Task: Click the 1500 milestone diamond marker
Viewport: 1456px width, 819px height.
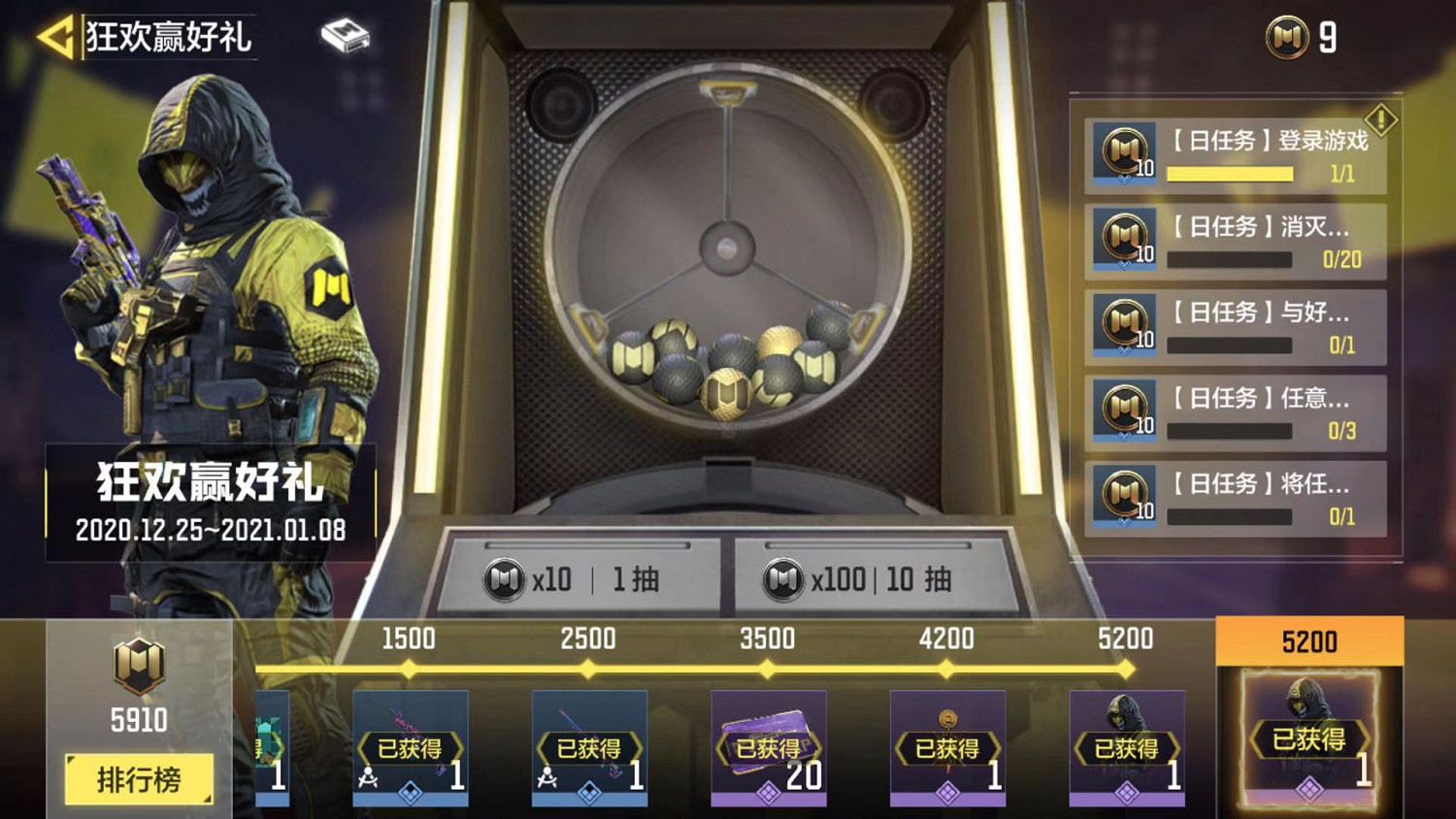Action: coord(410,667)
